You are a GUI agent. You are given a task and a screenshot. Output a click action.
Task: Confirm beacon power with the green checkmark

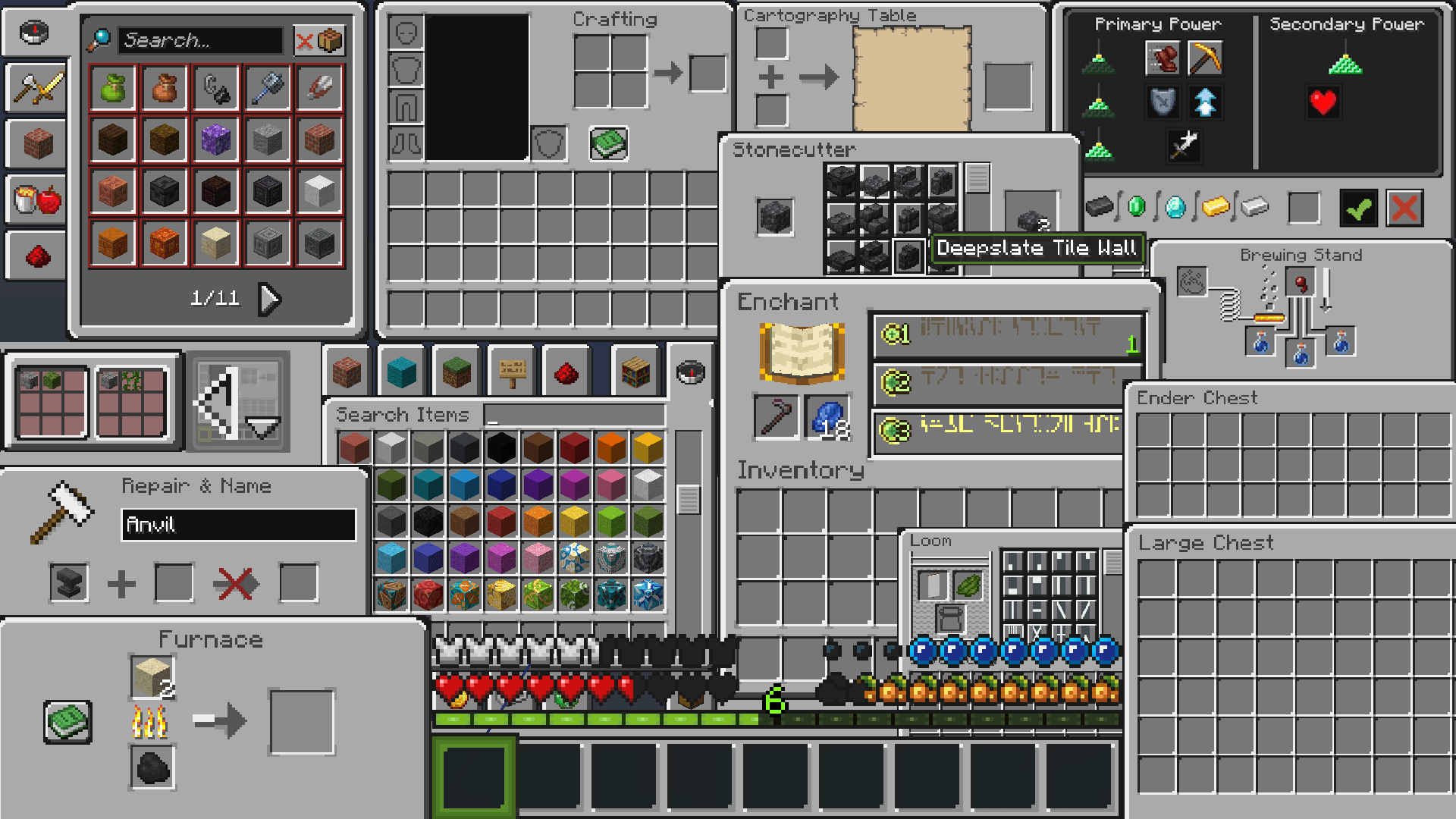(x=1358, y=208)
